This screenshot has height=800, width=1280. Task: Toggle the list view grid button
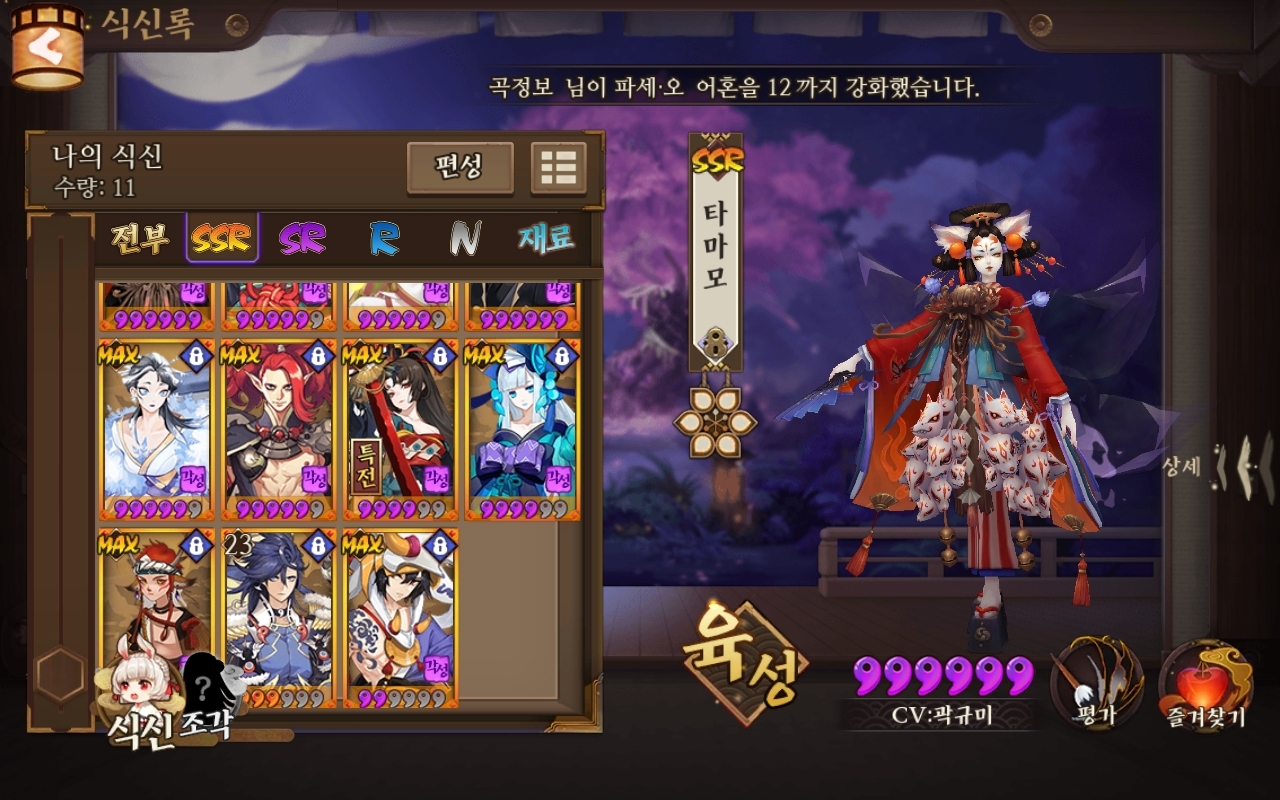(x=558, y=167)
